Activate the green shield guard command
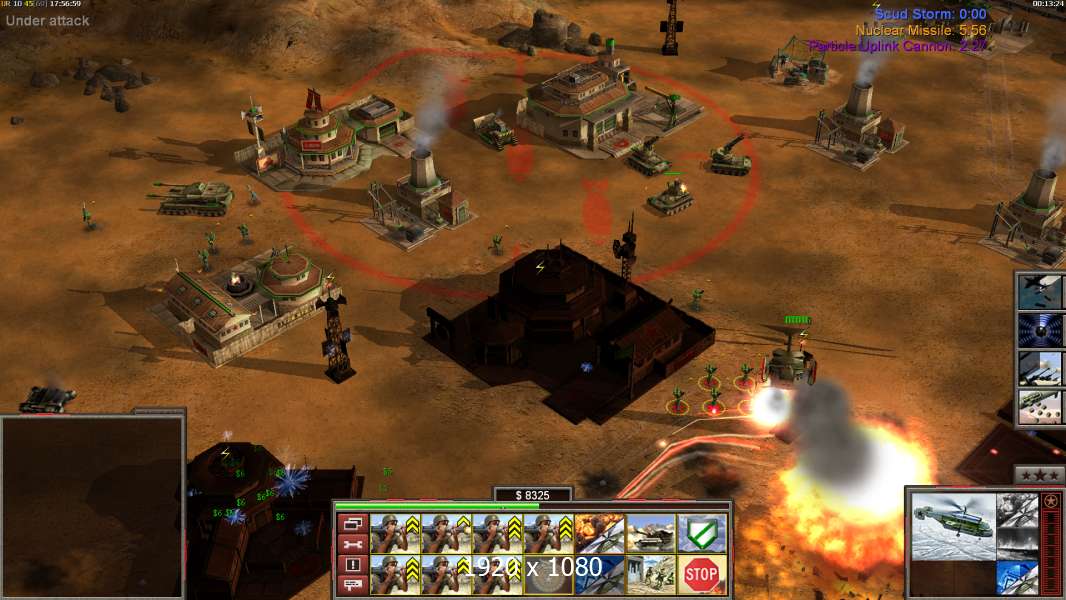This screenshot has height=600, width=1066. (x=702, y=533)
